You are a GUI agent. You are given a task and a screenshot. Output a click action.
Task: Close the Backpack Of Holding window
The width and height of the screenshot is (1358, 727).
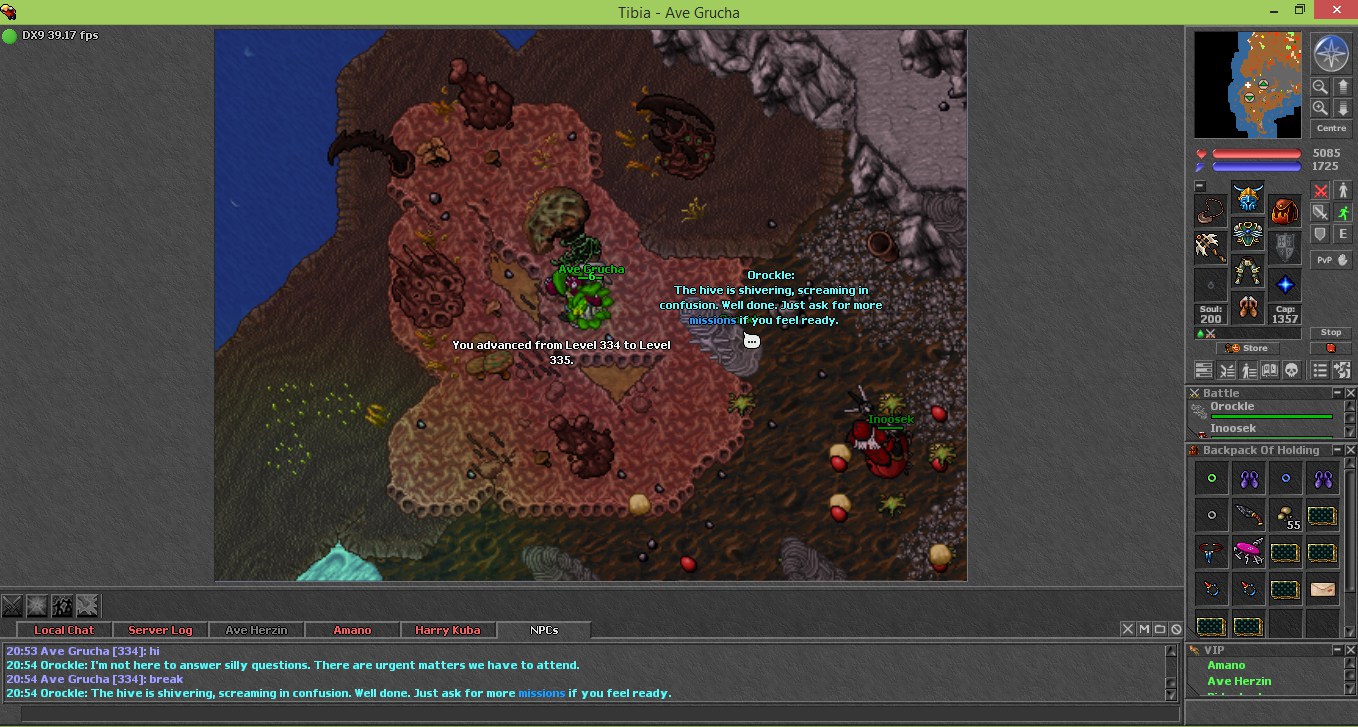pyautogui.click(x=1350, y=451)
